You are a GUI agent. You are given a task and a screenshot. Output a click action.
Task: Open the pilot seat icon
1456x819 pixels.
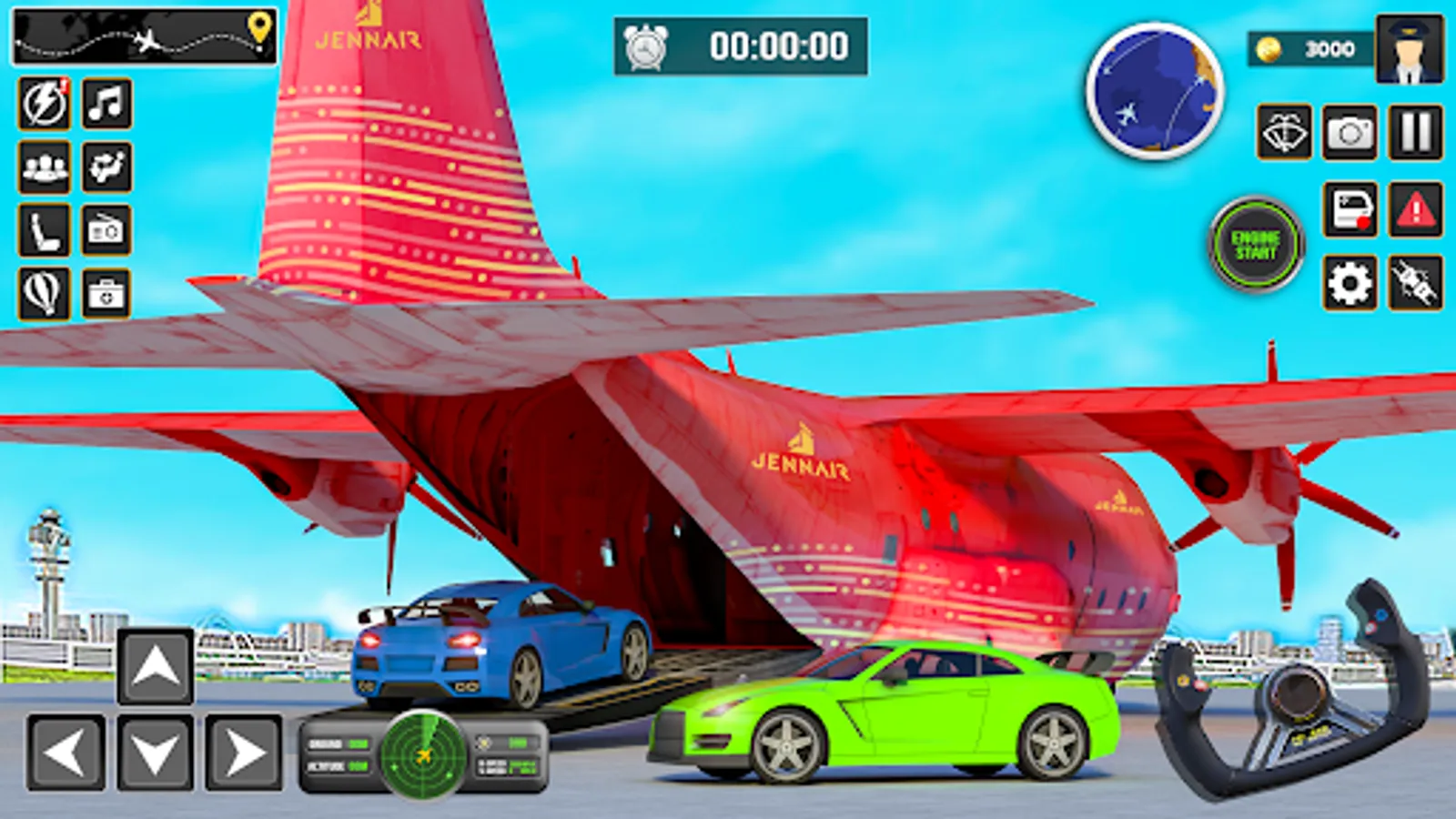click(44, 229)
